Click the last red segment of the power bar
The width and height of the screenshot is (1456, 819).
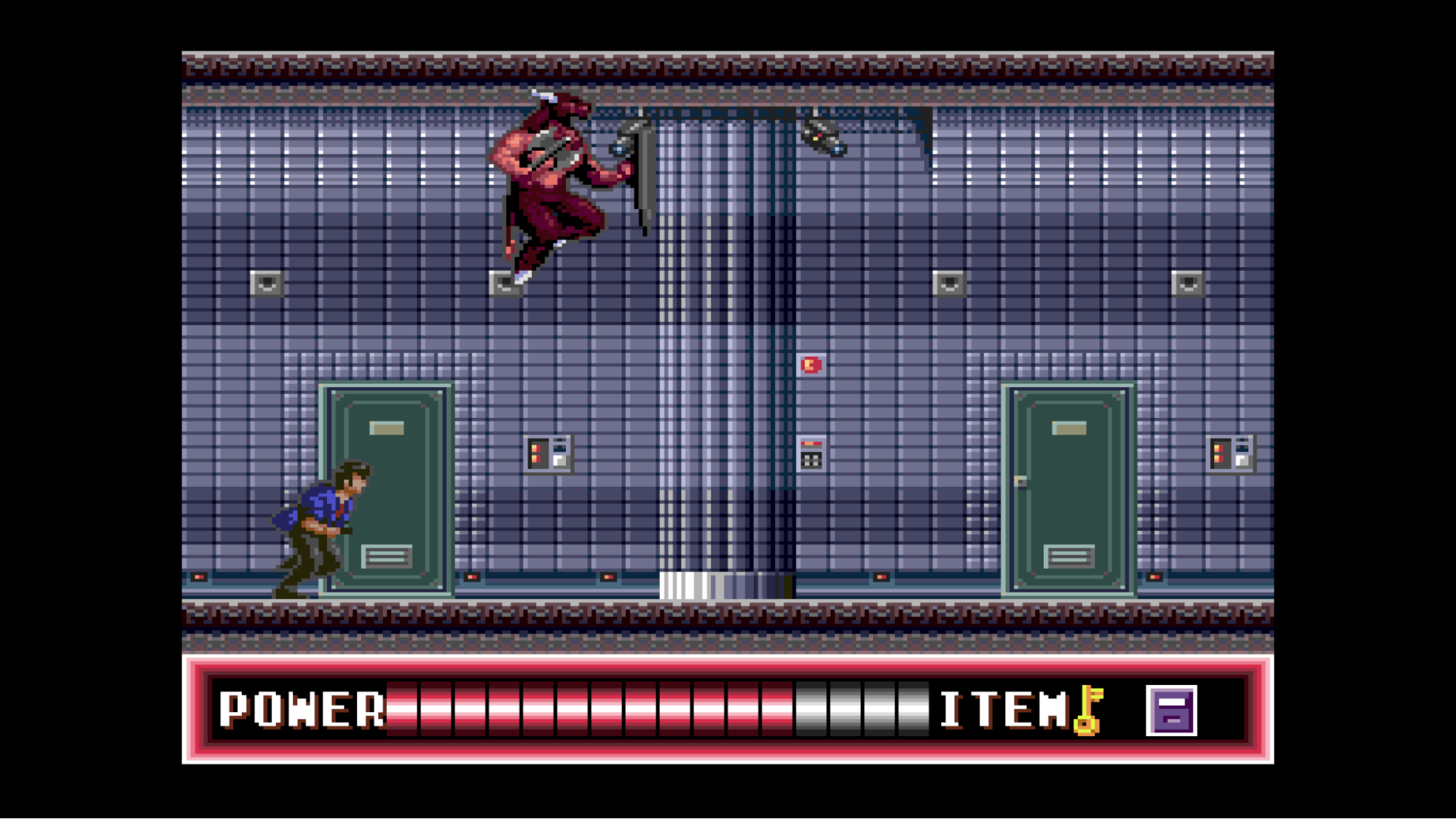(x=778, y=710)
